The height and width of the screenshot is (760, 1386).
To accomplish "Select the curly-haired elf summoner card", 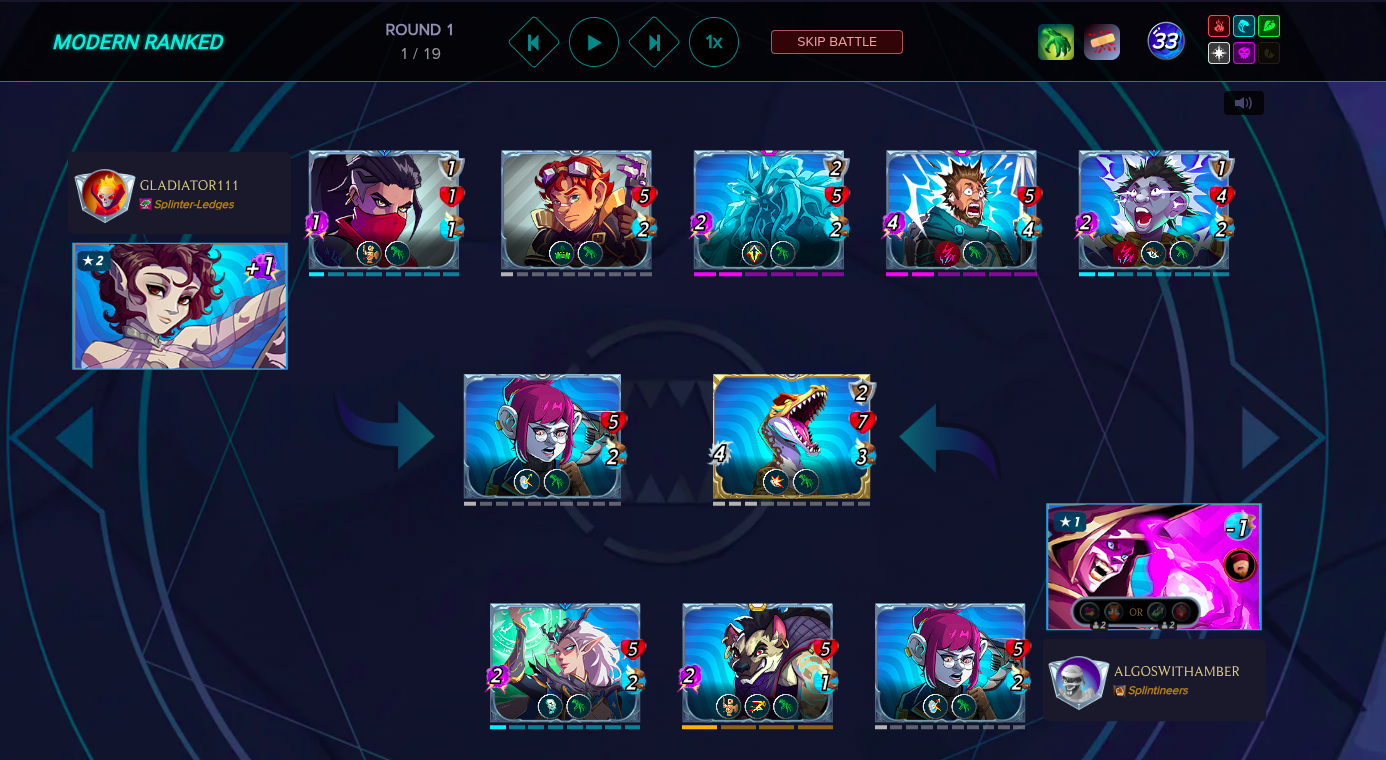I will point(180,306).
